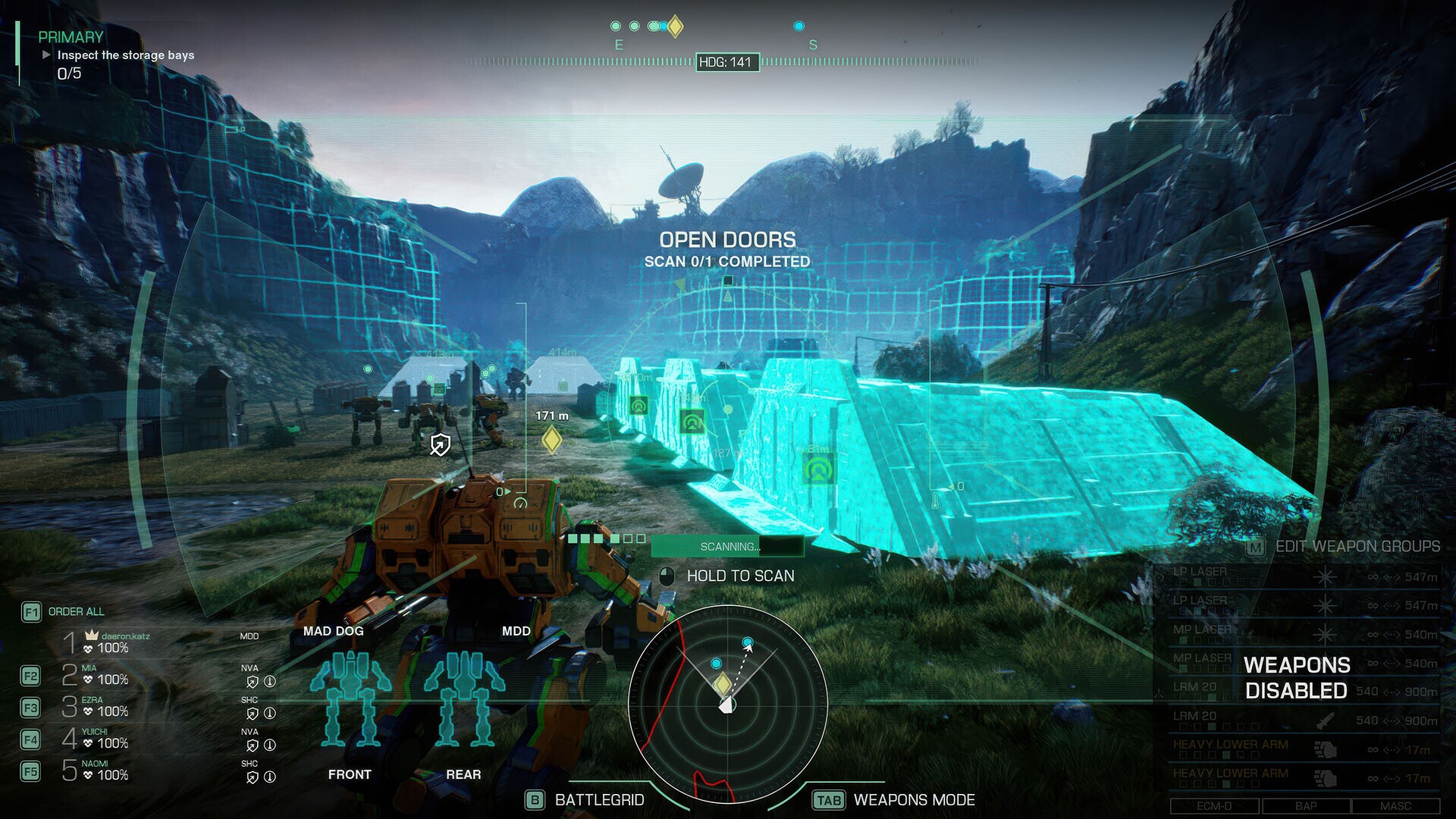The image size is (1456, 819).
Task: Click the LP LASER beam icon
Action: pyautogui.click(x=1323, y=576)
